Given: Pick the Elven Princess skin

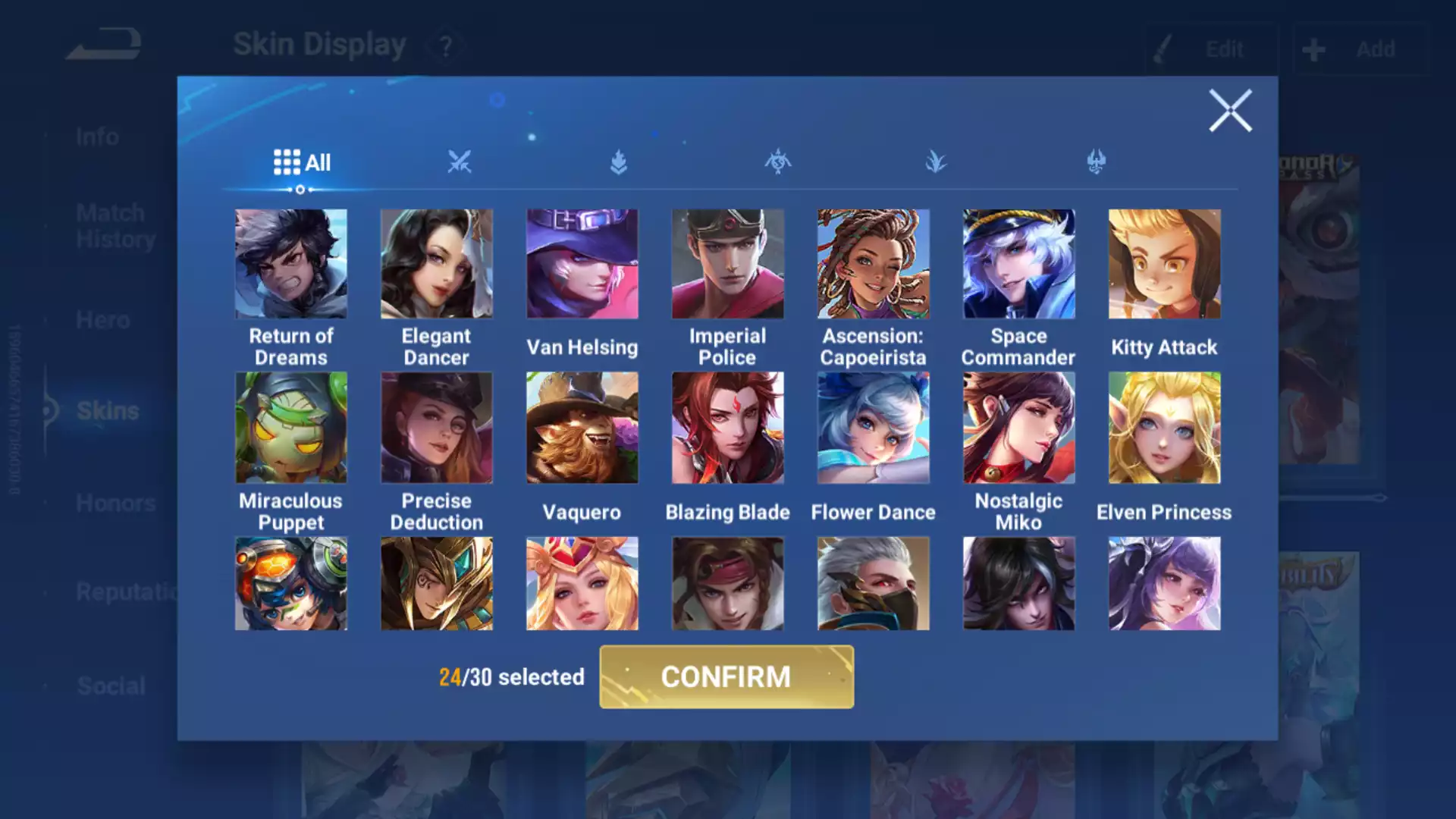Looking at the screenshot, I should tap(1164, 428).
